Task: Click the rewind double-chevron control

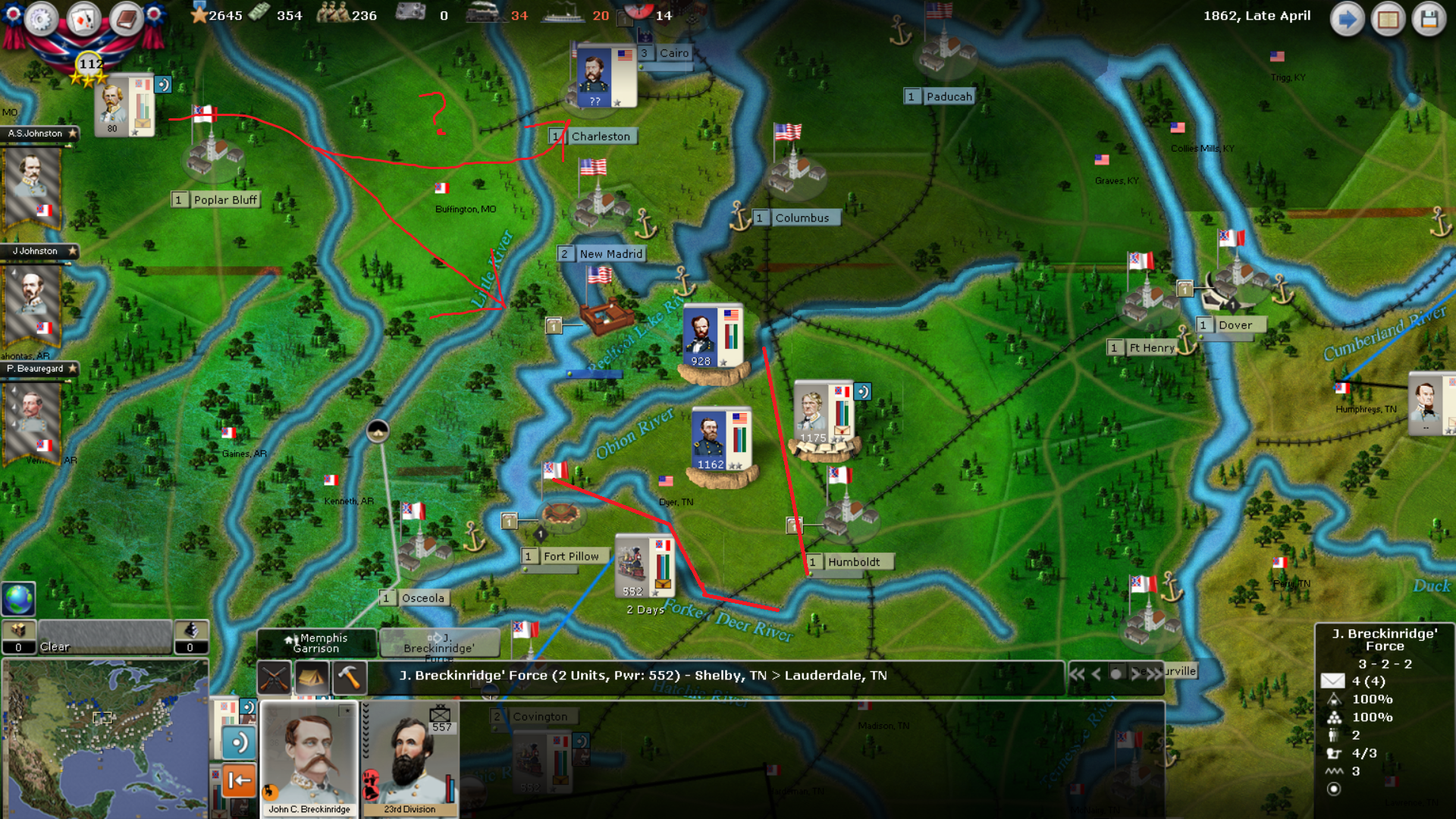Action: (x=1078, y=674)
